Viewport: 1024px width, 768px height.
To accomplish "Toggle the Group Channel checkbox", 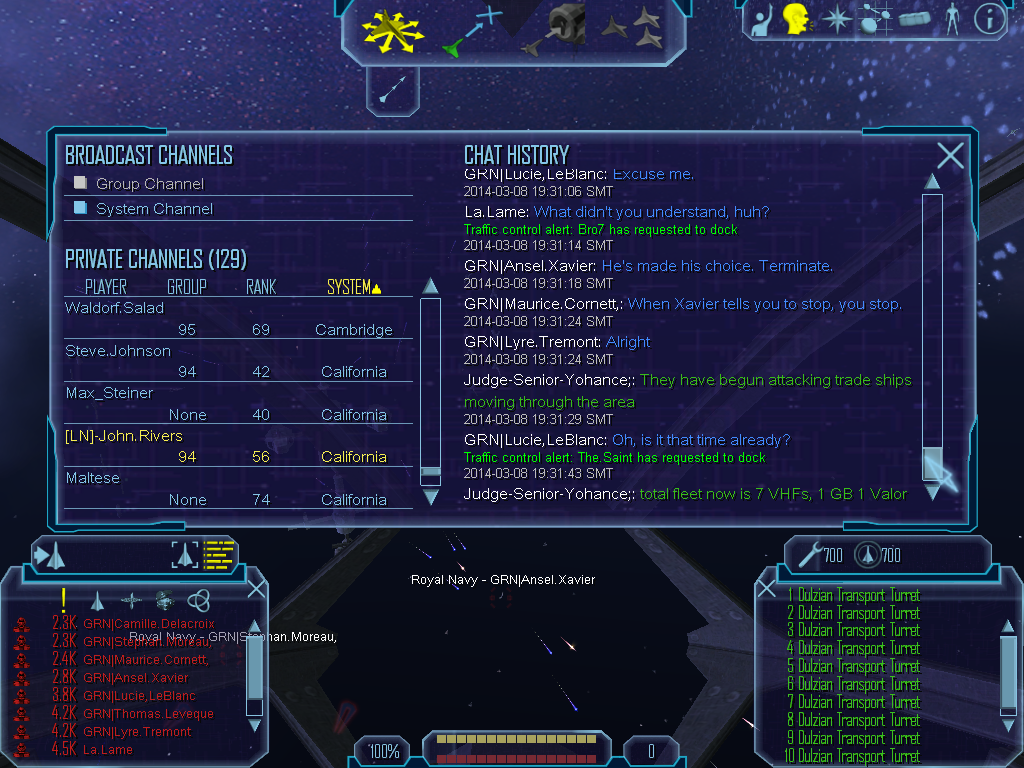I will [x=81, y=183].
